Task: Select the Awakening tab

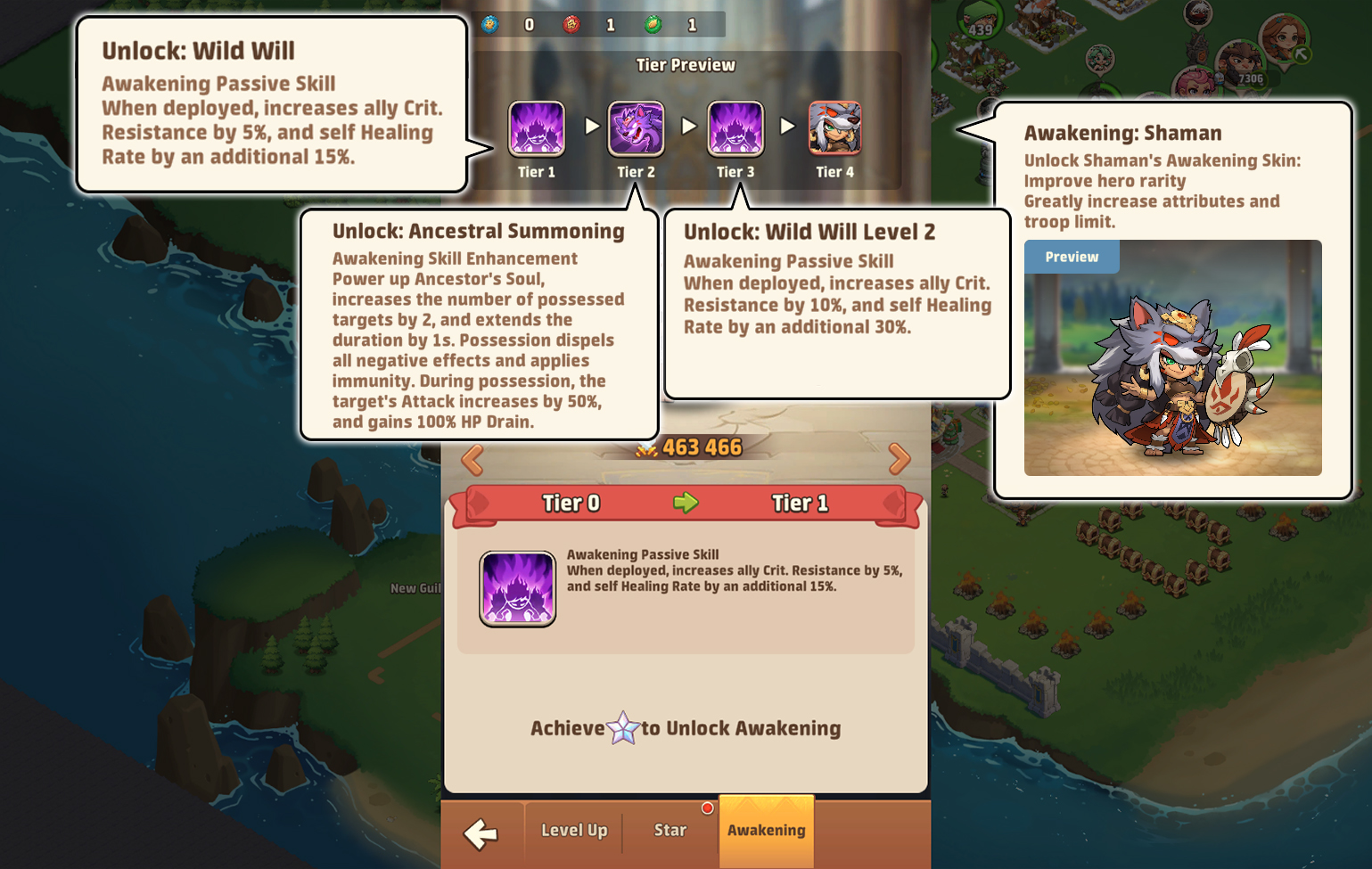Action: pyautogui.click(x=765, y=829)
